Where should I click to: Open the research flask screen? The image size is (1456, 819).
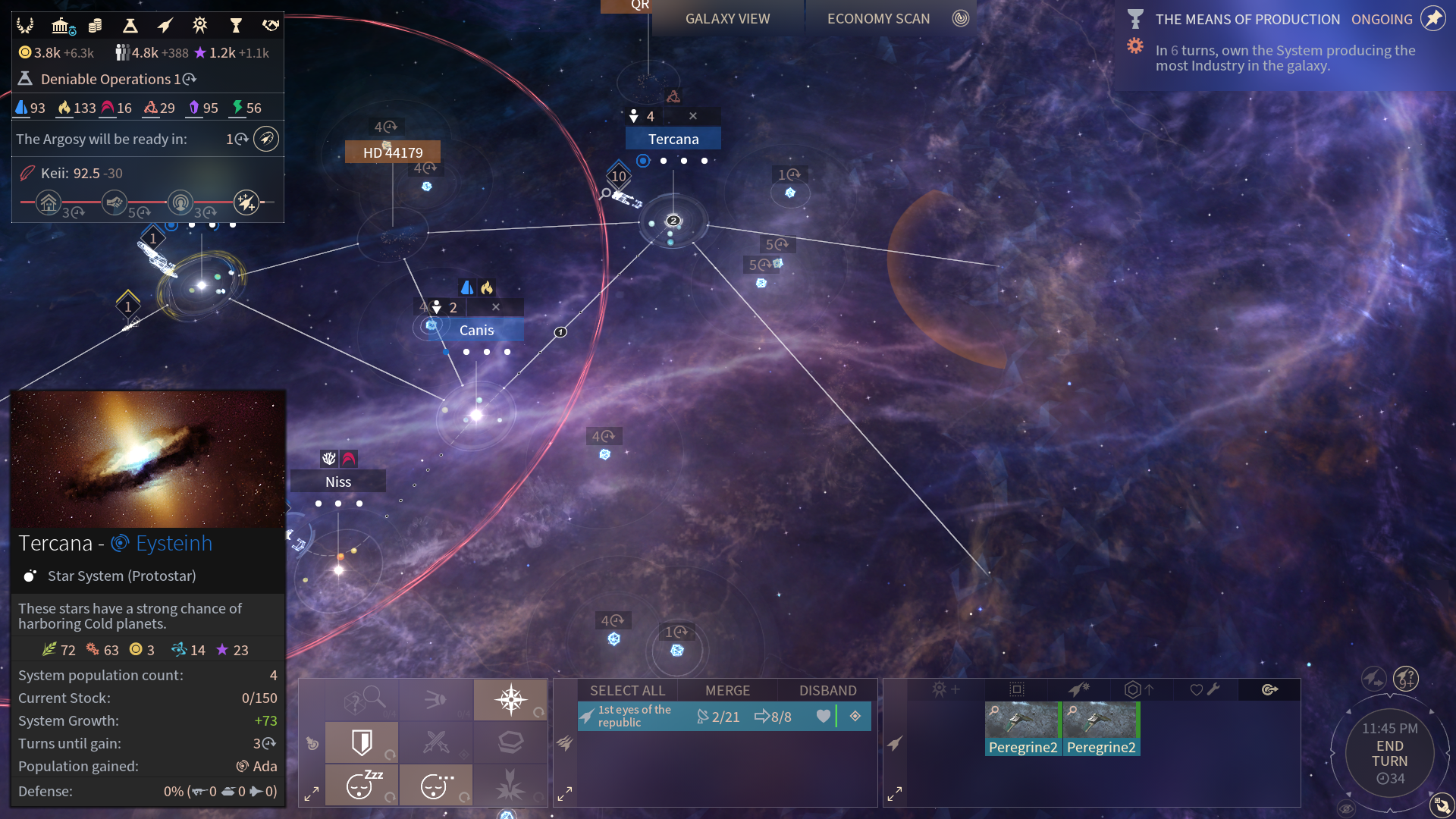(x=130, y=26)
